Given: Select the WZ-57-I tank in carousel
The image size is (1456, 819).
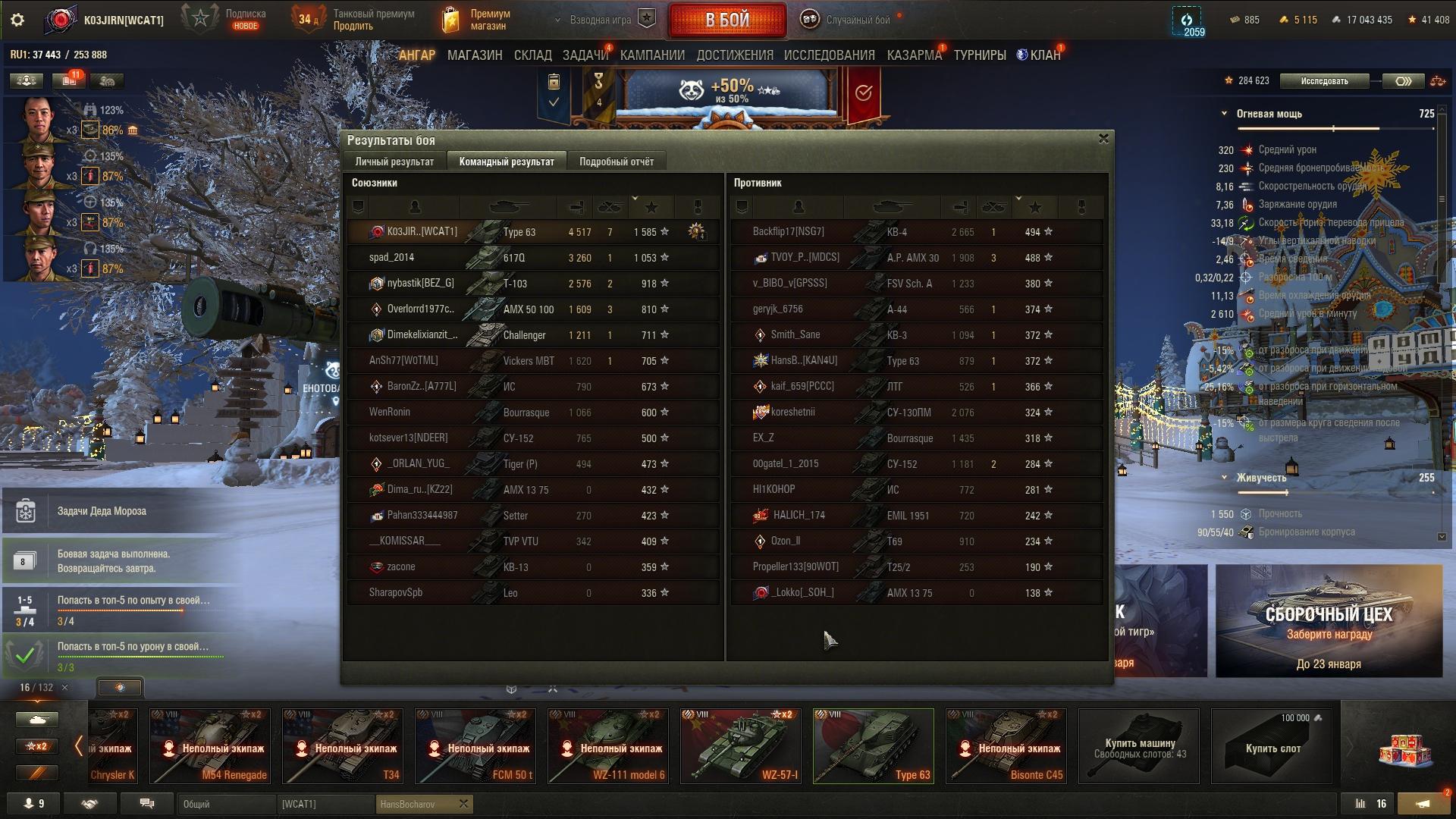Looking at the screenshot, I should tap(740, 745).
